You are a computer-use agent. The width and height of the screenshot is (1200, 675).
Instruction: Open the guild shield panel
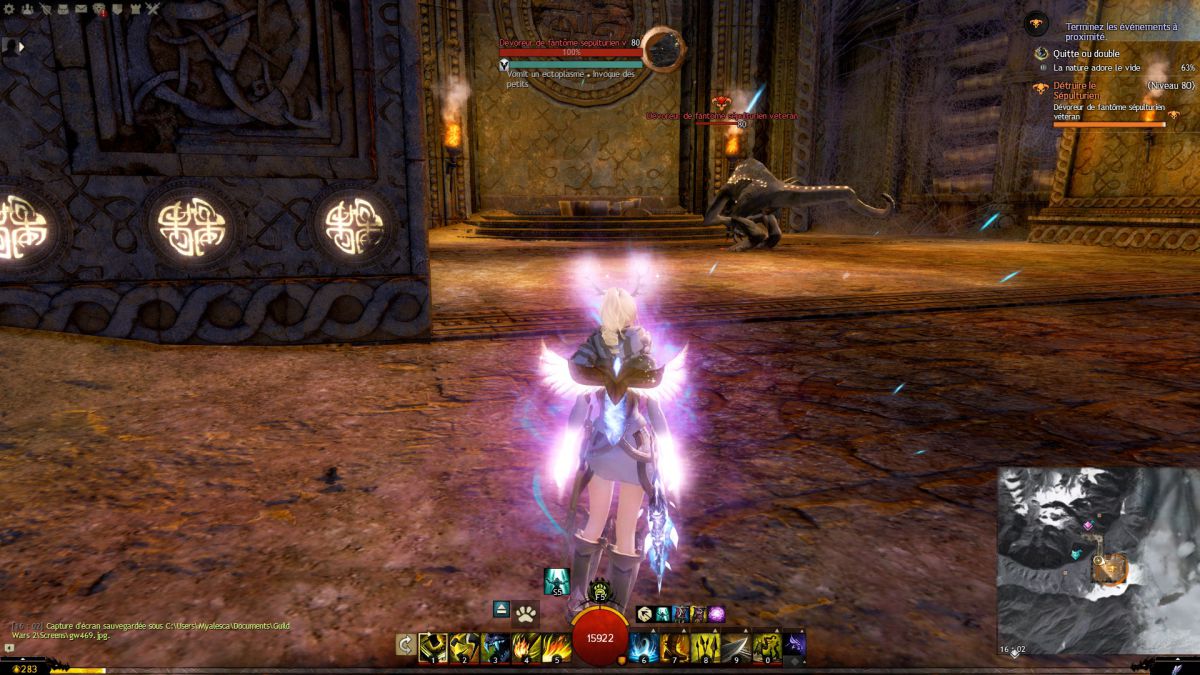[x=117, y=9]
